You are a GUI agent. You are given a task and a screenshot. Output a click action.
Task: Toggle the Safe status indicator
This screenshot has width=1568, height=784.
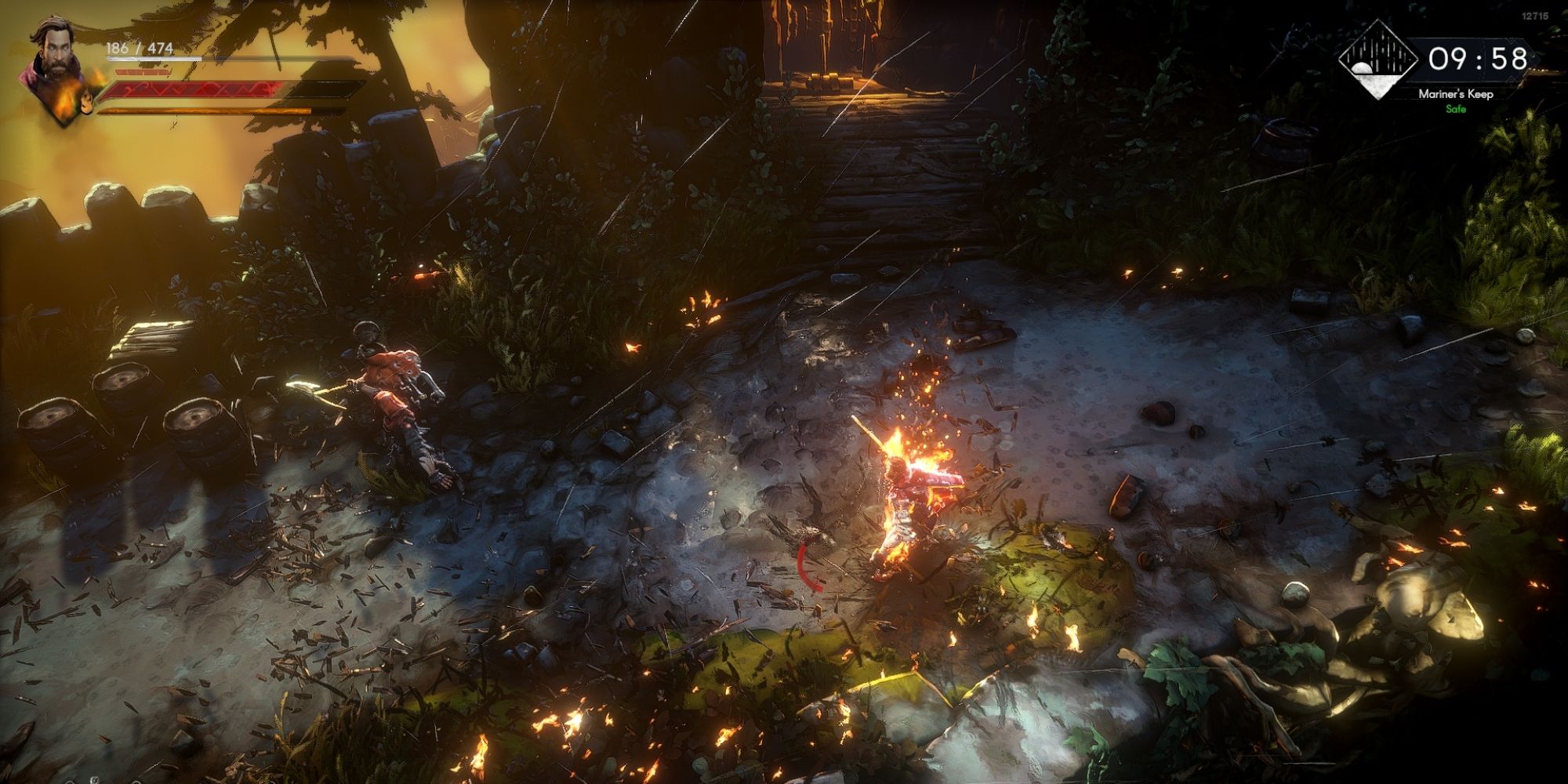(1456, 110)
